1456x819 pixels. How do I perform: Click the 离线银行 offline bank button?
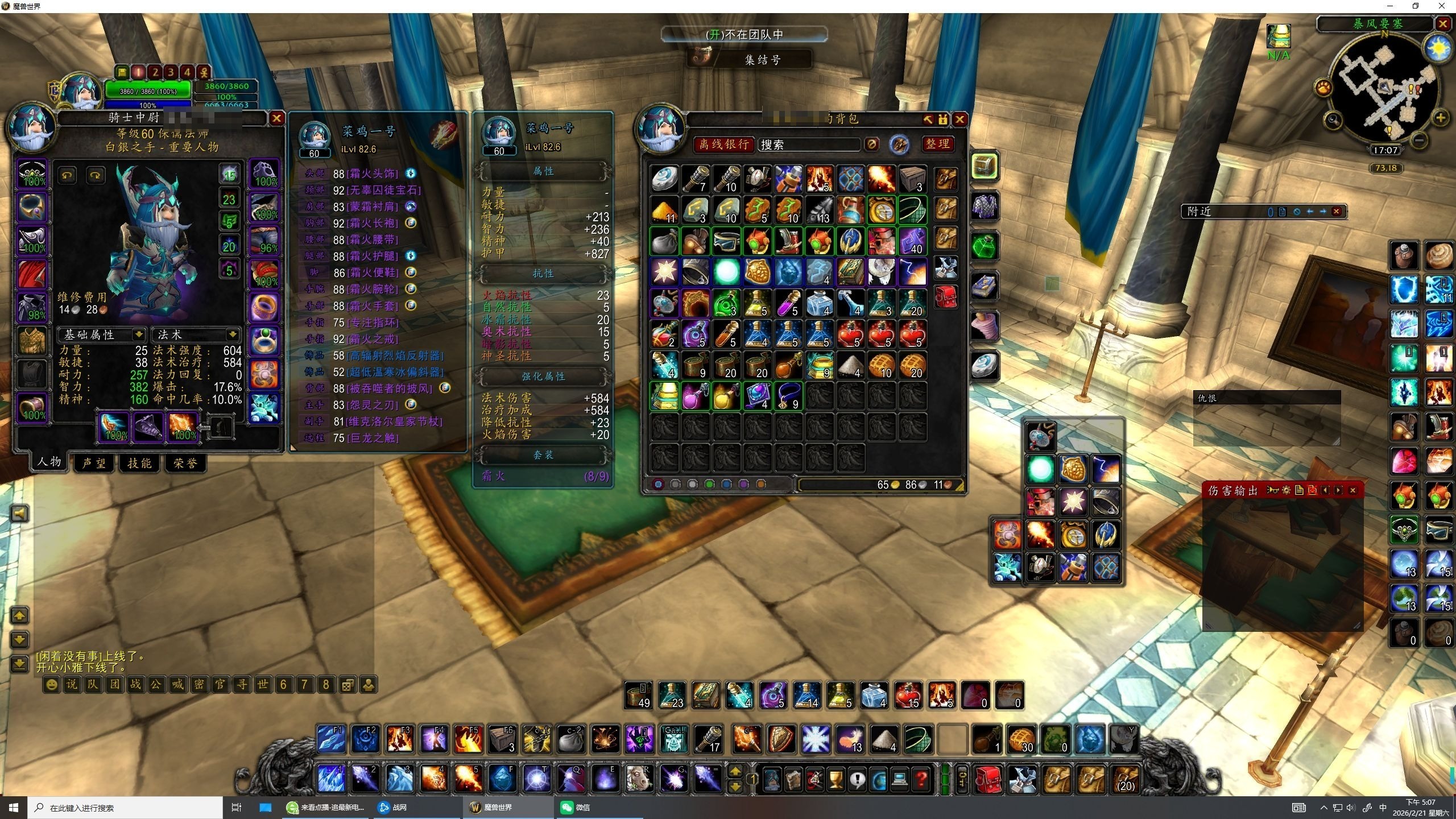[x=723, y=144]
